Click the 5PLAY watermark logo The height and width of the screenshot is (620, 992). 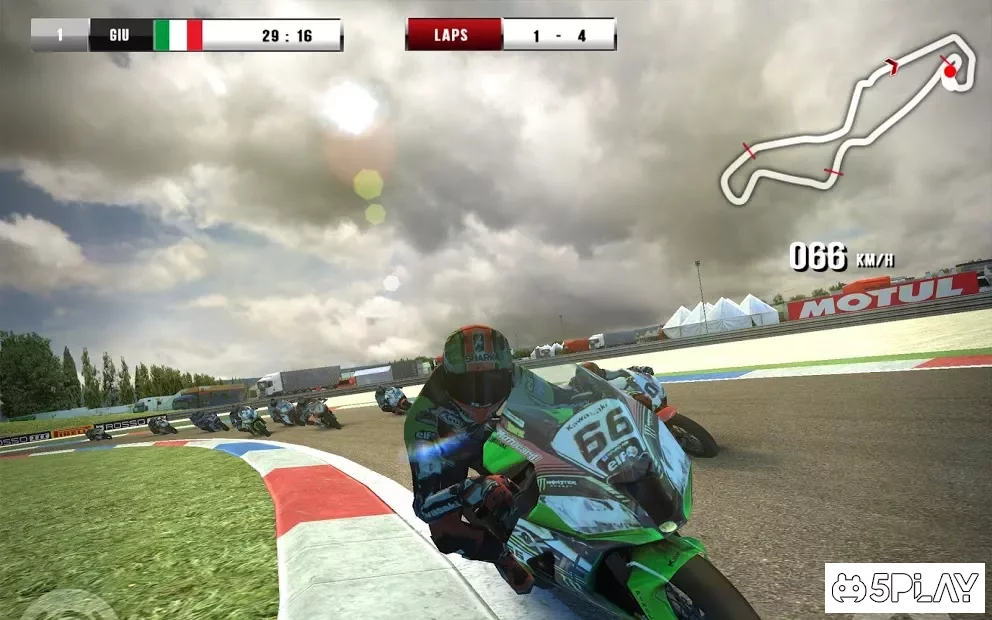coord(904,588)
